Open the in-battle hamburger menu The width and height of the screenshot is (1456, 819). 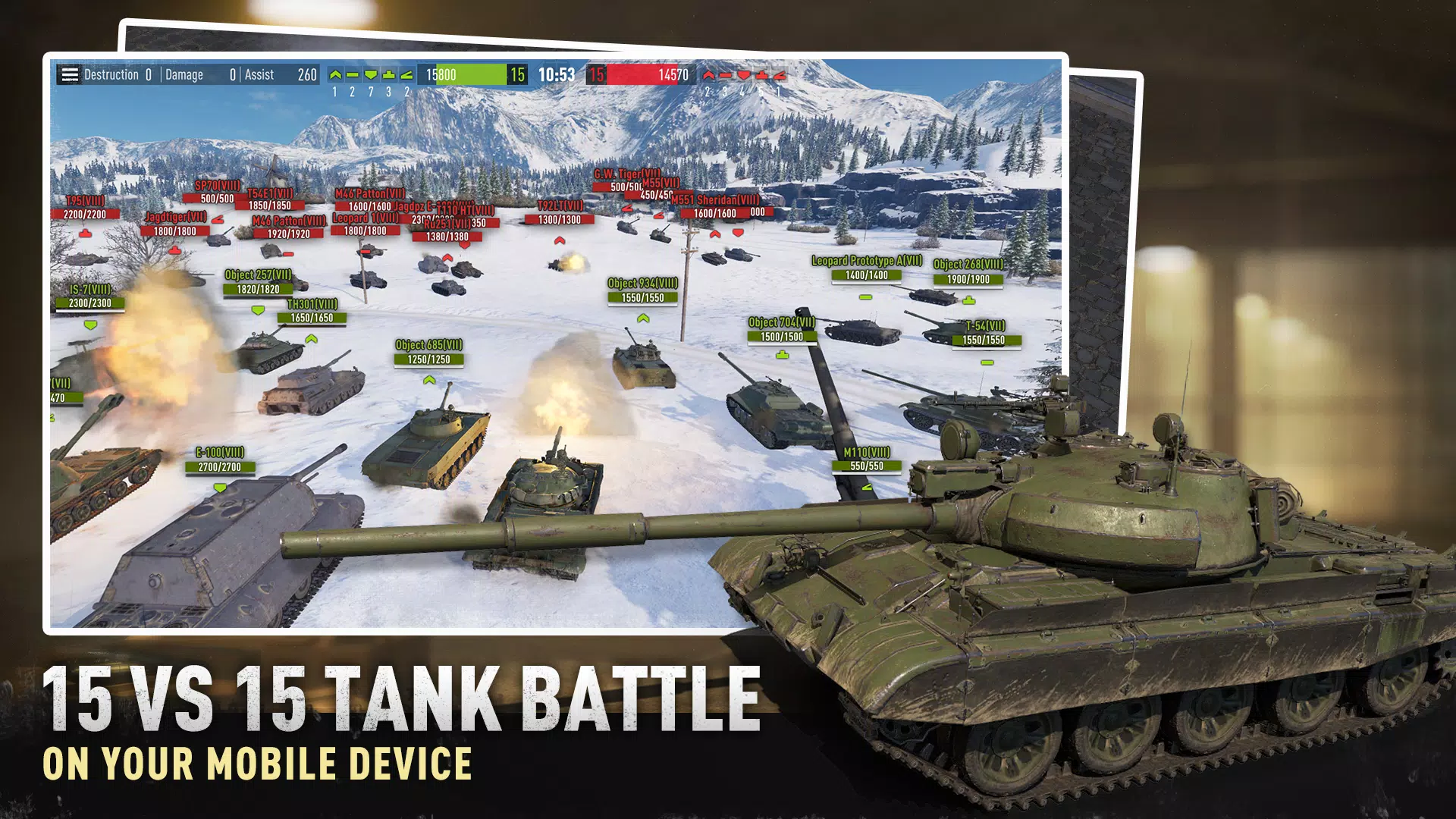point(70,75)
